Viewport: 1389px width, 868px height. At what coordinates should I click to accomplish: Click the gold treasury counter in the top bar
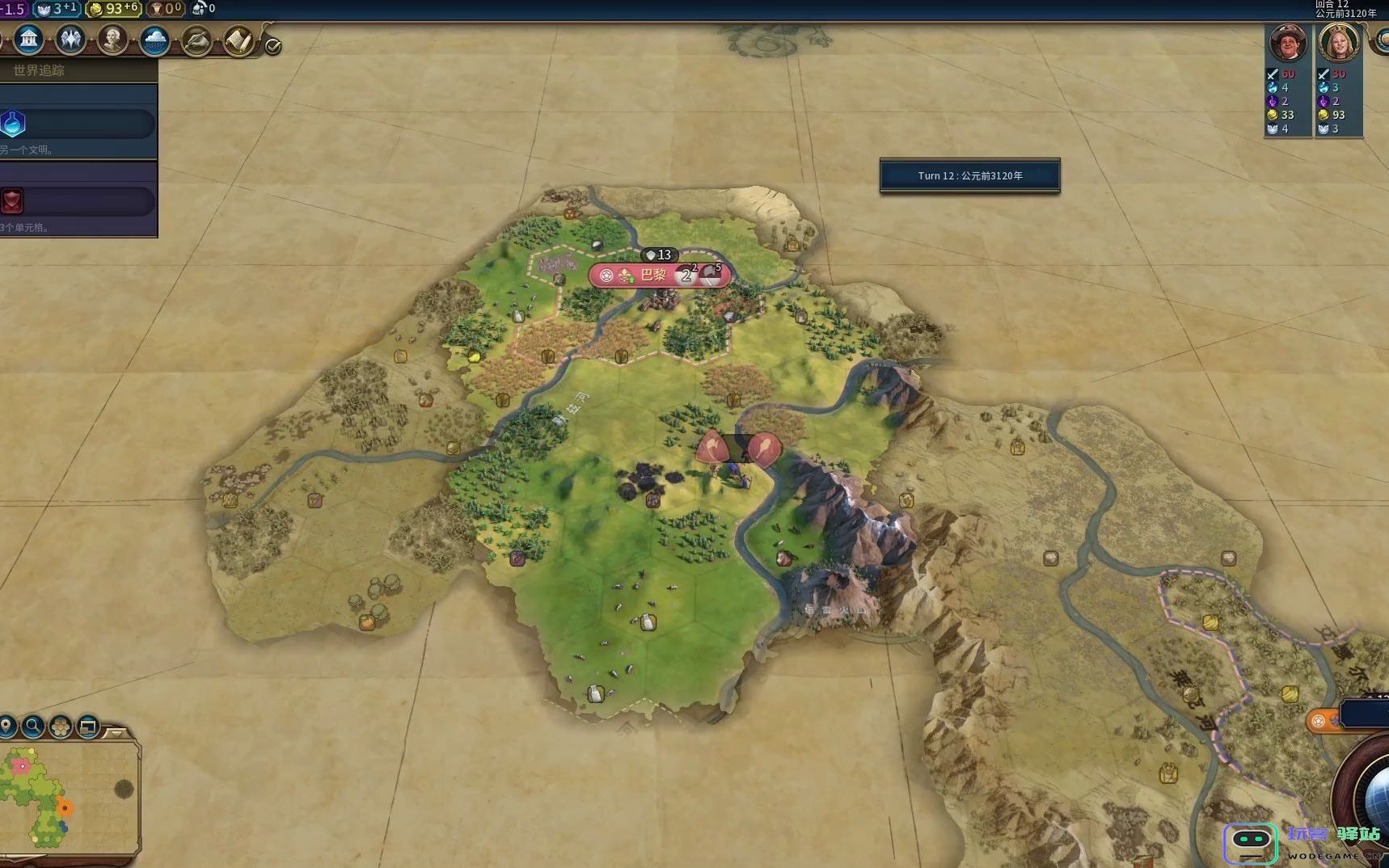pos(112,9)
